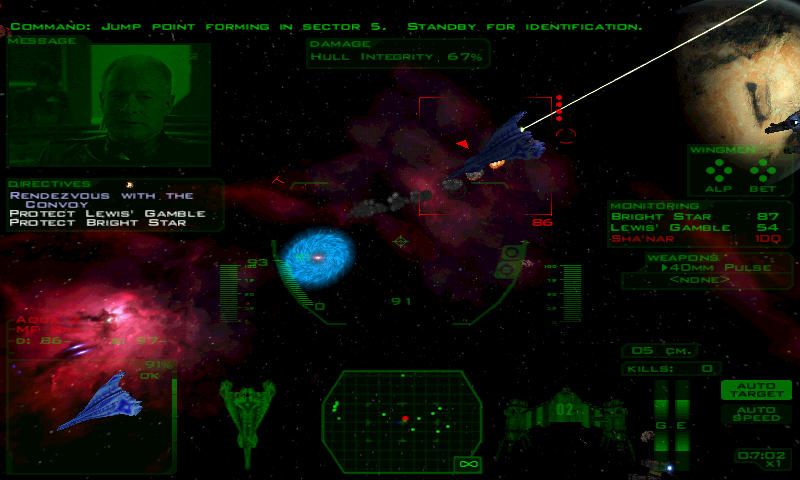Click the Protect Bright Star directive

click(98, 223)
